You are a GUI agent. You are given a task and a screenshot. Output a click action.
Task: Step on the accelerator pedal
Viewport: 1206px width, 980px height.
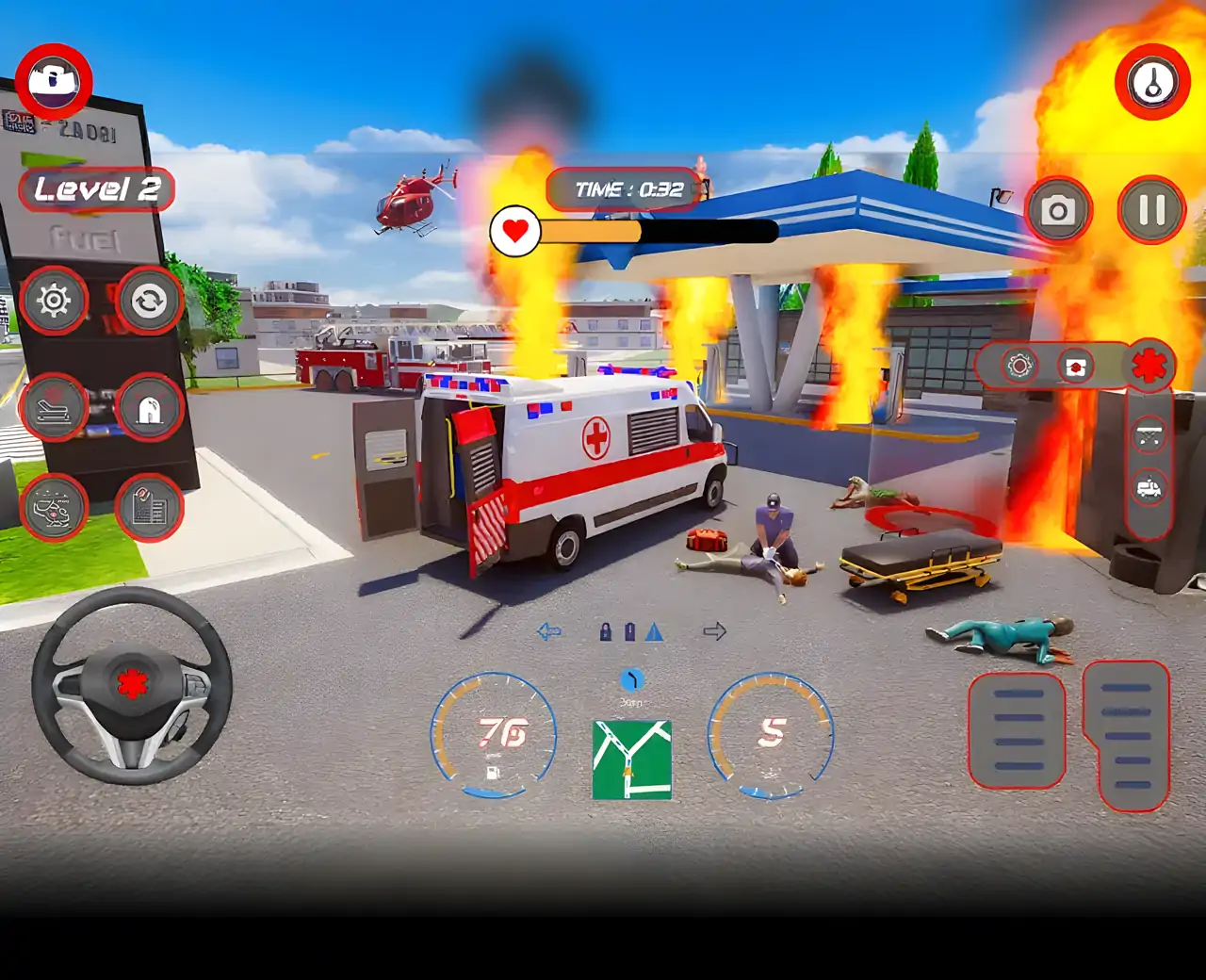coord(1127,736)
